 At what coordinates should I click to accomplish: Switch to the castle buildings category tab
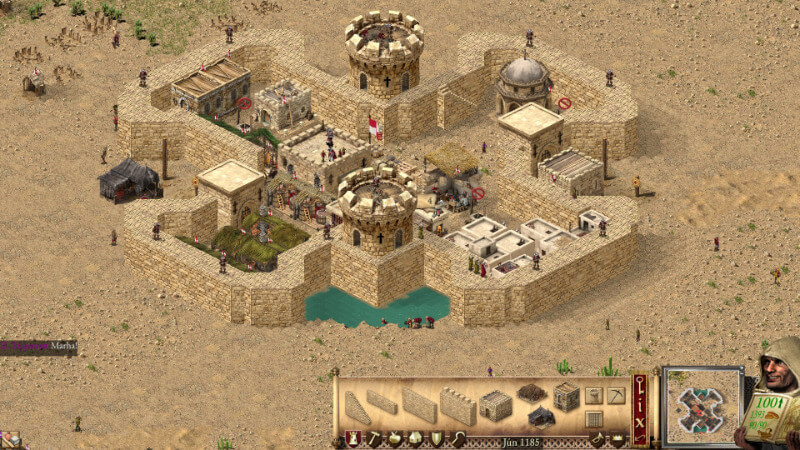353,439
